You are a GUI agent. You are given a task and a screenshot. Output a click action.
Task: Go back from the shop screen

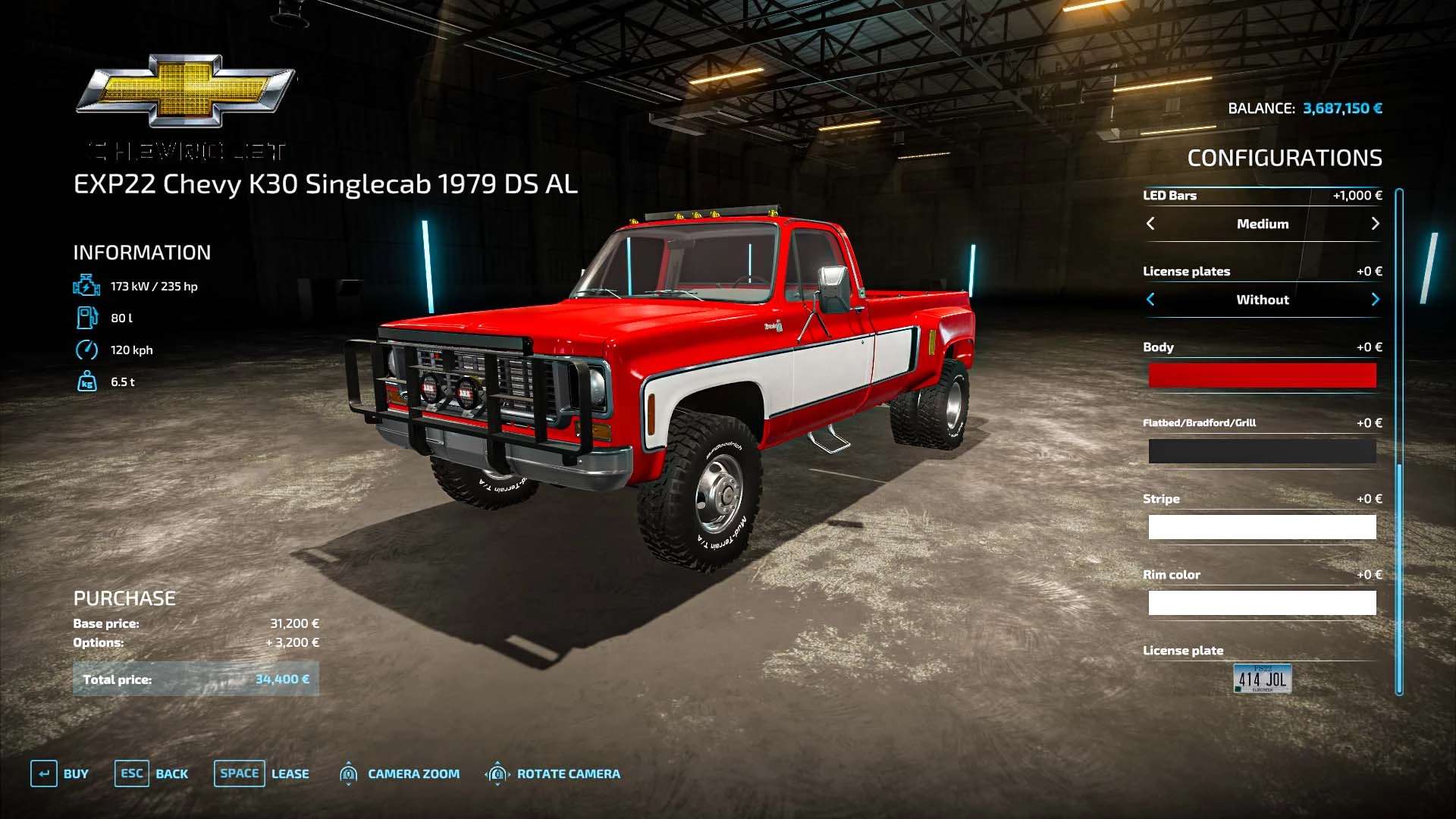[x=152, y=773]
